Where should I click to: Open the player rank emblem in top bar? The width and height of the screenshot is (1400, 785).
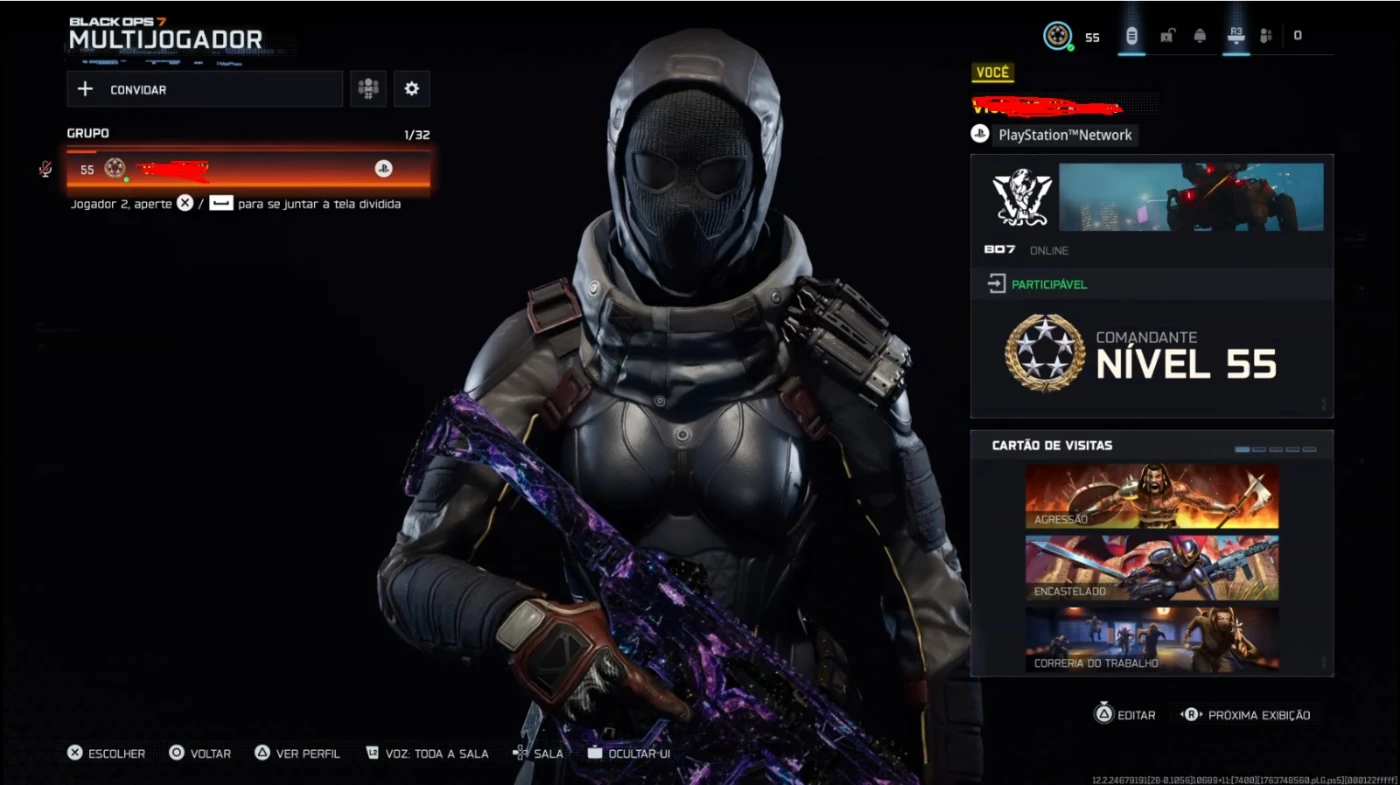1057,36
